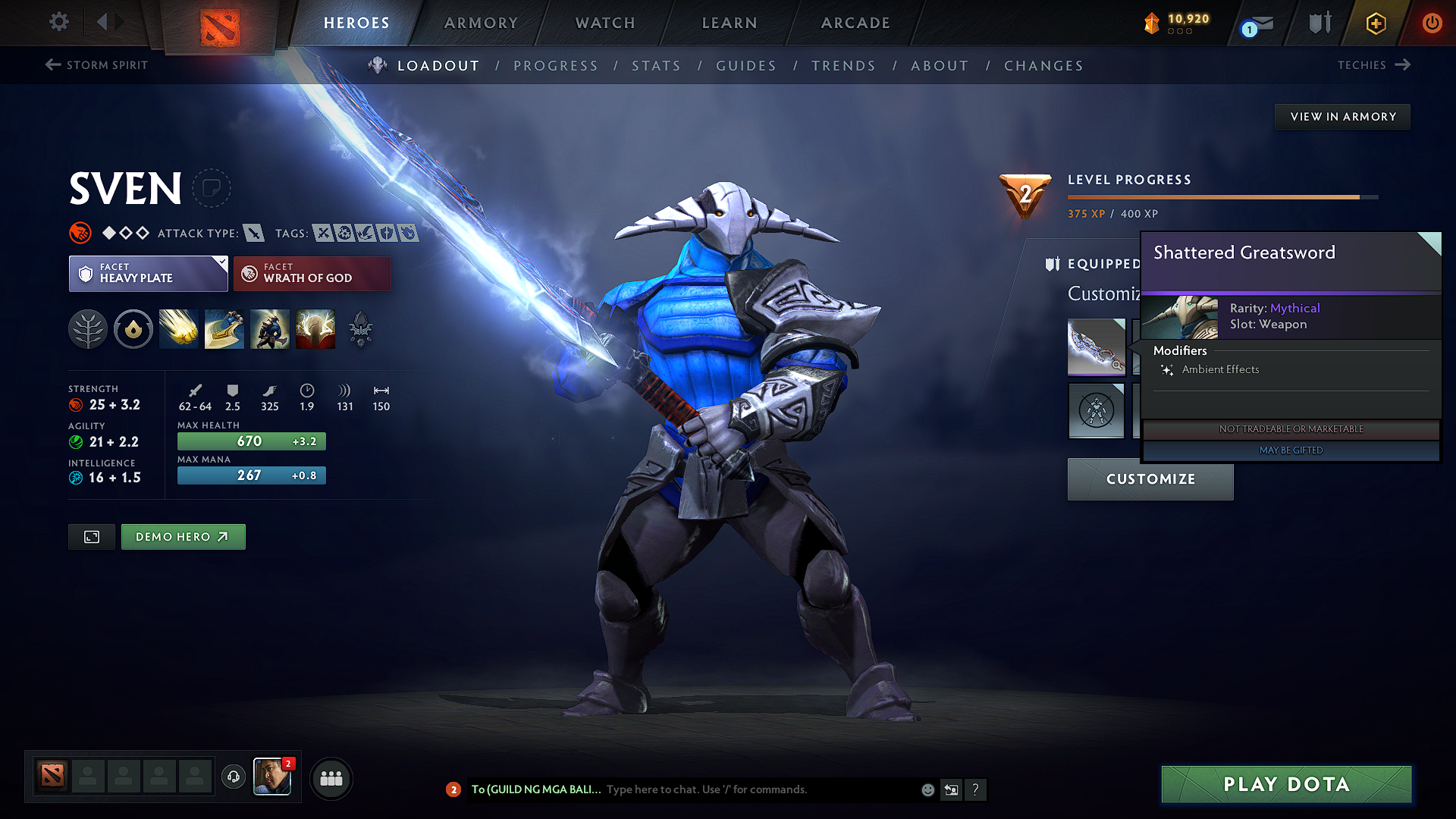The image size is (1456, 819).
Task: Select the Wrath of God facet
Action: (312, 273)
